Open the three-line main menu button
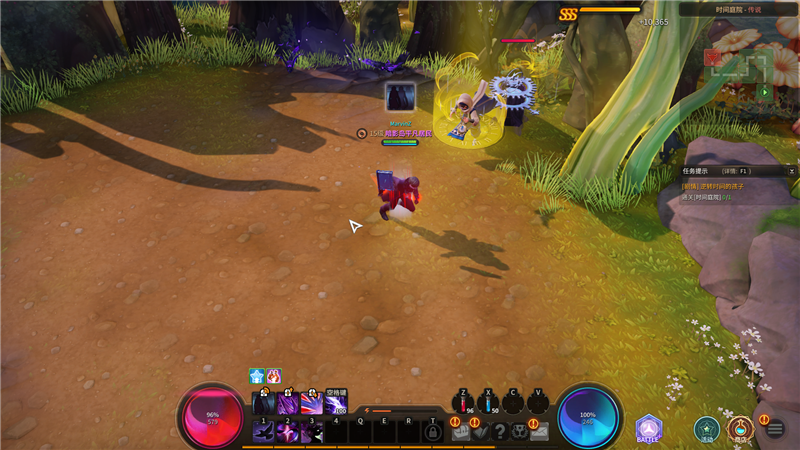The height and width of the screenshot is (450, 800). pyautogui.click(x=774, y=429)
